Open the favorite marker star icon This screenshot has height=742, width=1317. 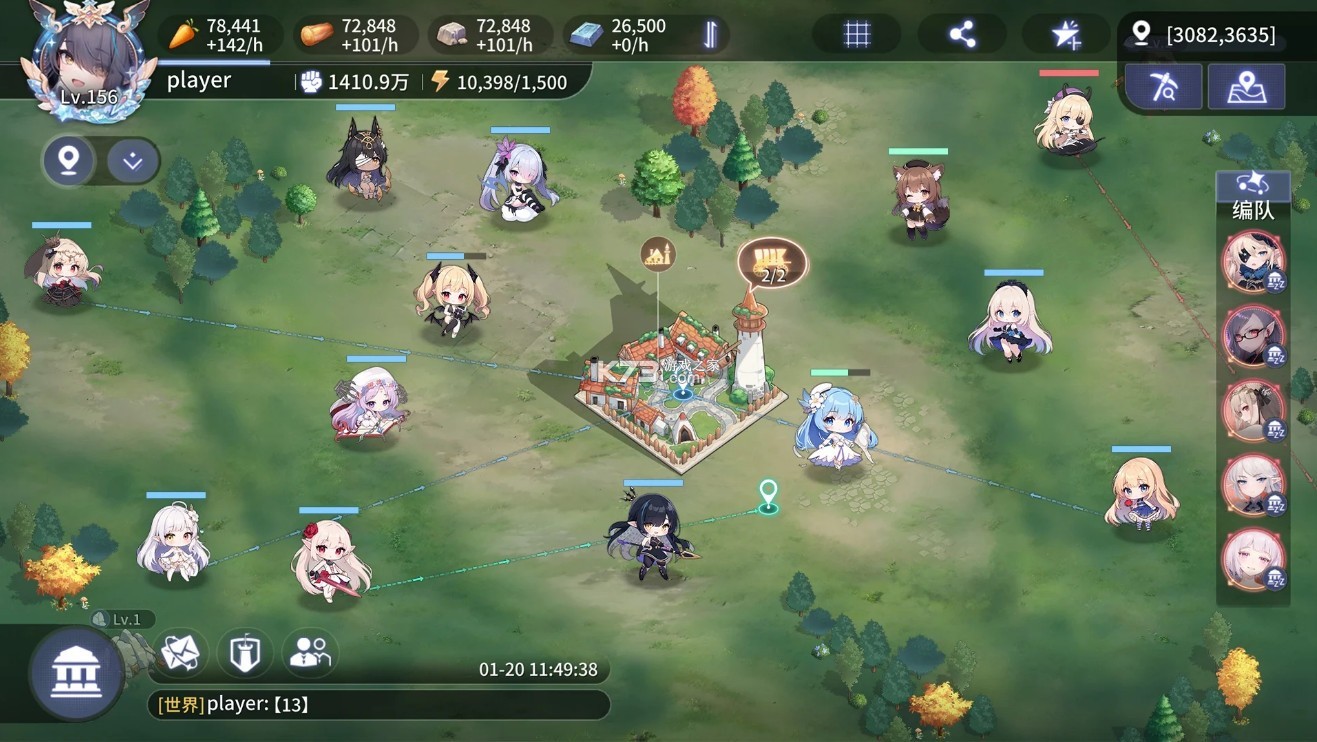pyautogui.click(x=1066, y=33)
